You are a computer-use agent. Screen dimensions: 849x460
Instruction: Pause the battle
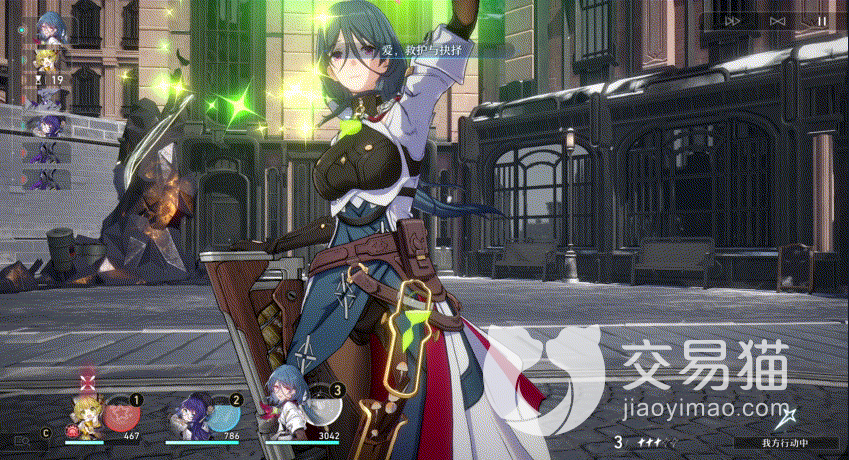(x=821, y=20)
